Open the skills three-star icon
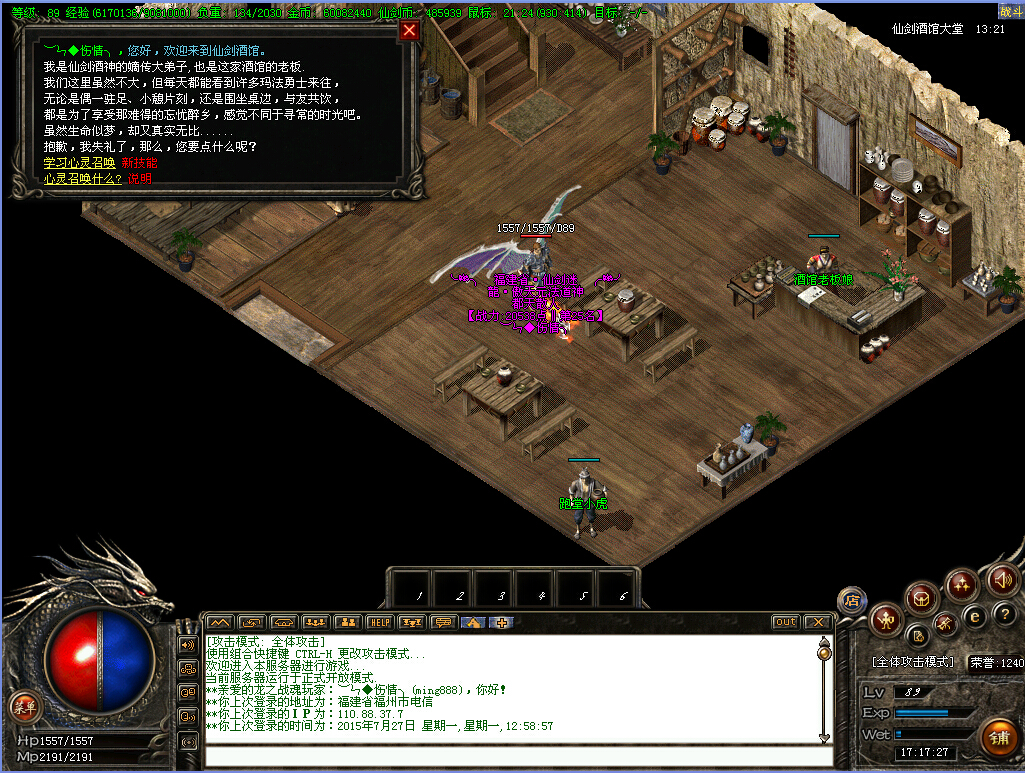The height and width of the screenshot is (773, 1025). pos(962,584)
